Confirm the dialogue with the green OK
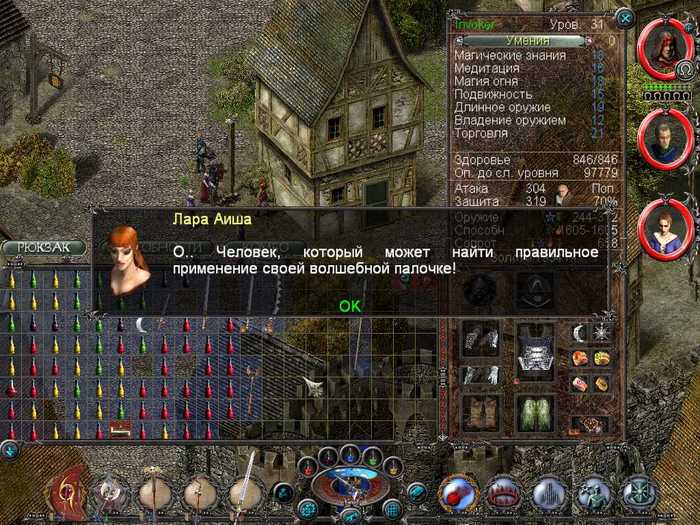This screenshot has height=525, width=700. (349, 305)
